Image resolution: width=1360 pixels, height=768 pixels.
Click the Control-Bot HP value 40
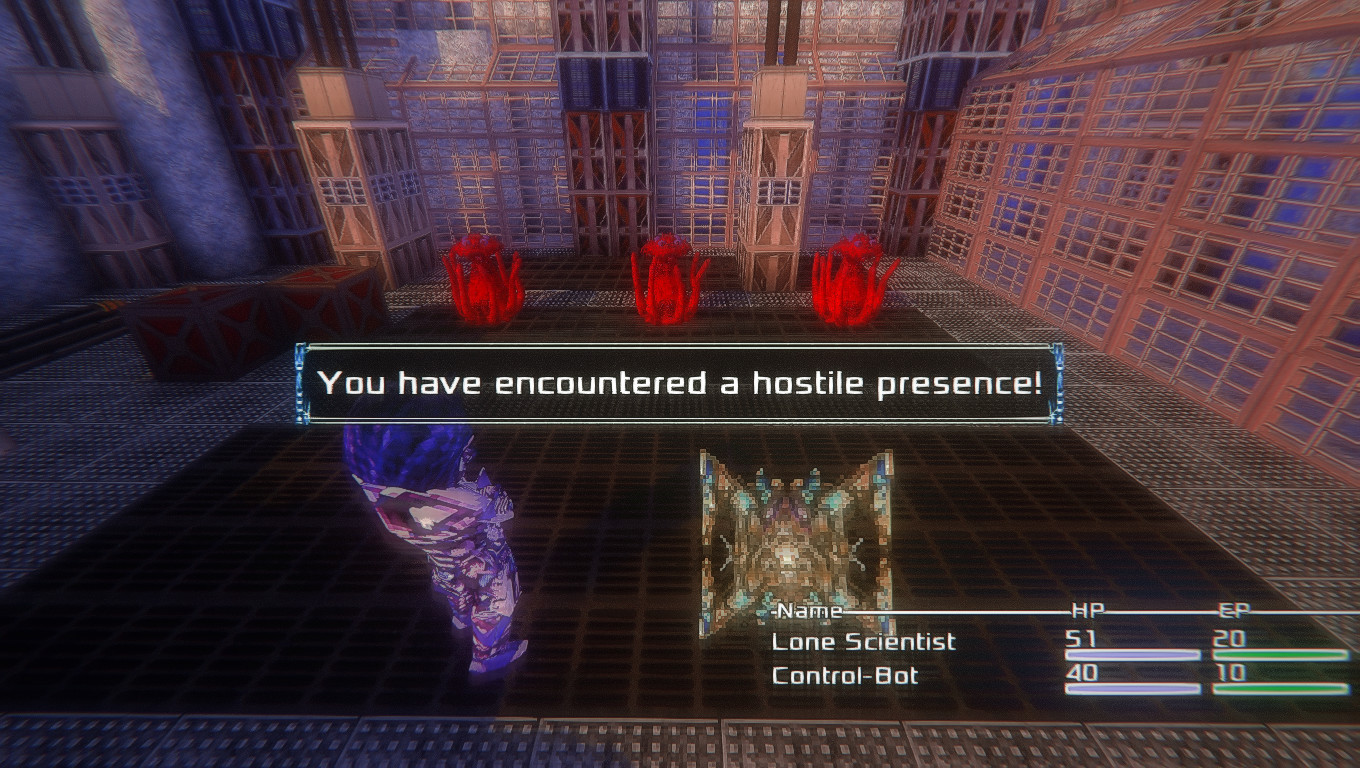point(1083,675)
